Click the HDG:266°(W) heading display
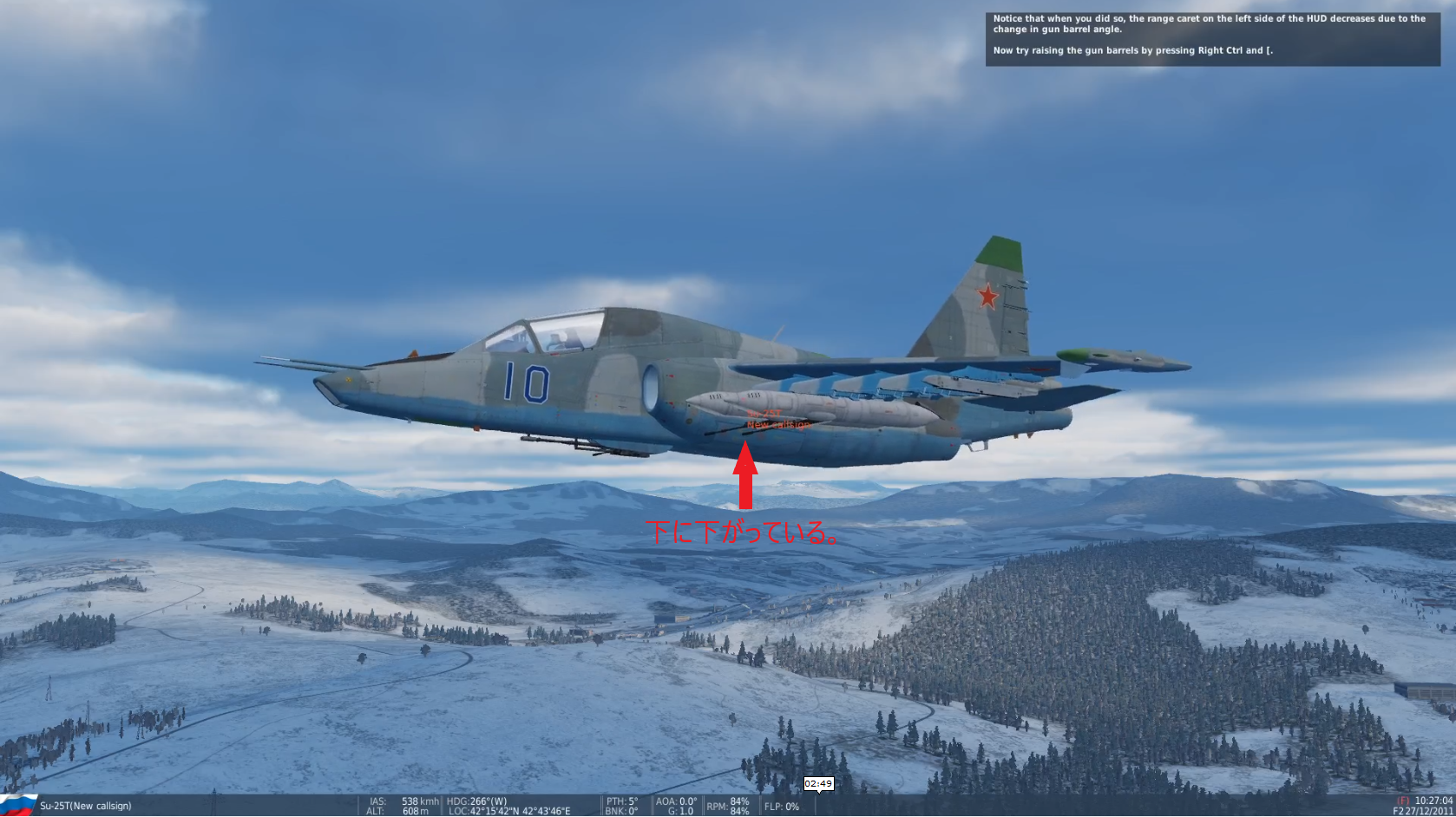 click(476, 801)
